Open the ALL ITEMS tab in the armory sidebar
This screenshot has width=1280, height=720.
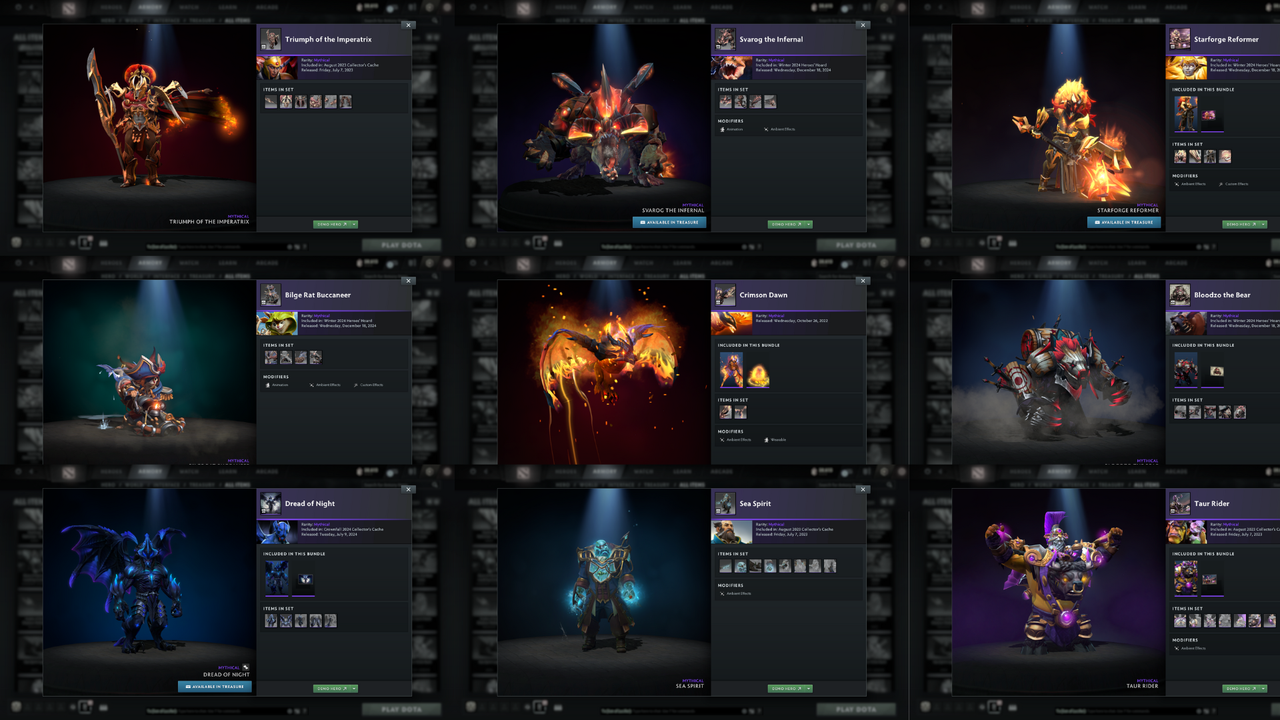pyautogui.click(x=237, y=20)
